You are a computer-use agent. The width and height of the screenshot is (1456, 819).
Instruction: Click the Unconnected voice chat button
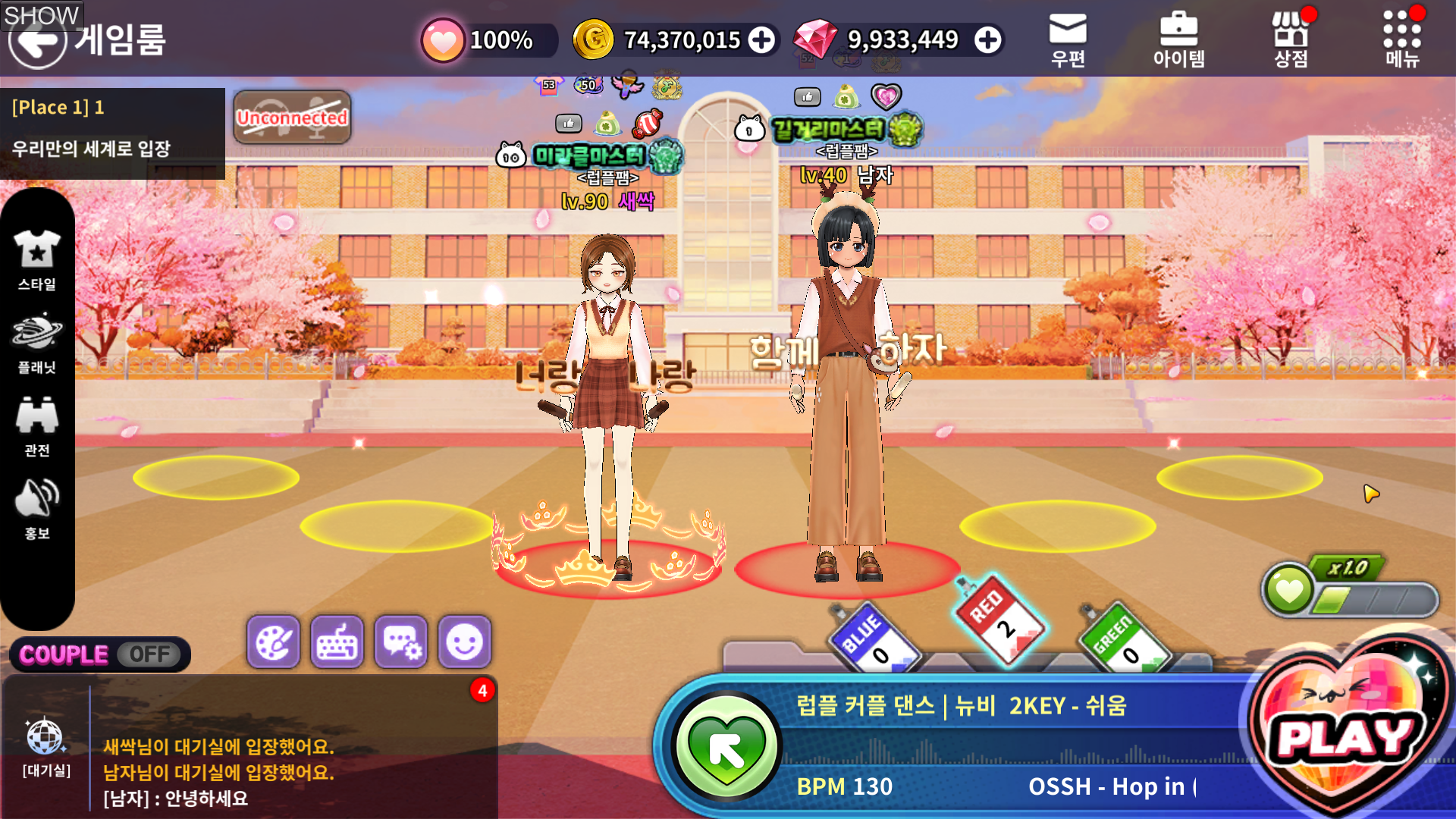click(x=292, y=118)
